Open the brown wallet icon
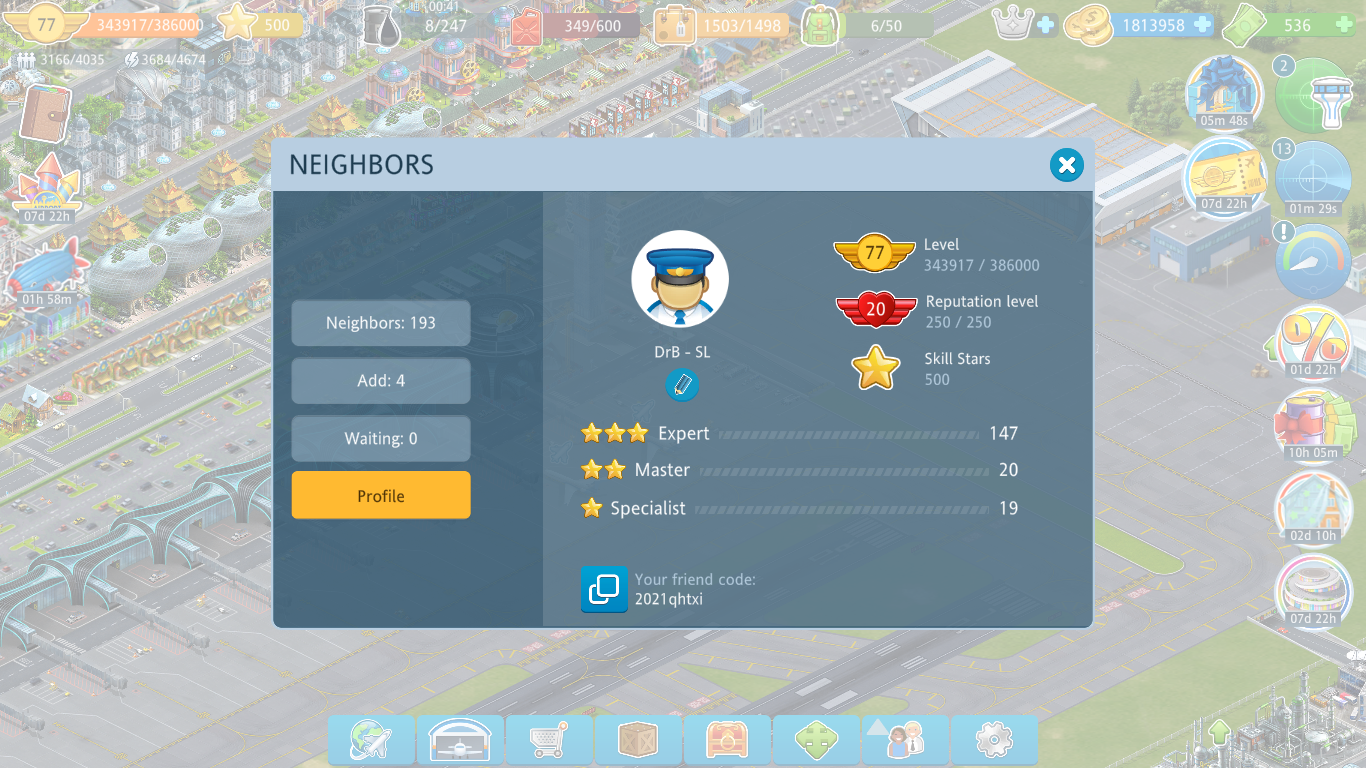This screenshot has height=768, width=1366. (43, 114)
